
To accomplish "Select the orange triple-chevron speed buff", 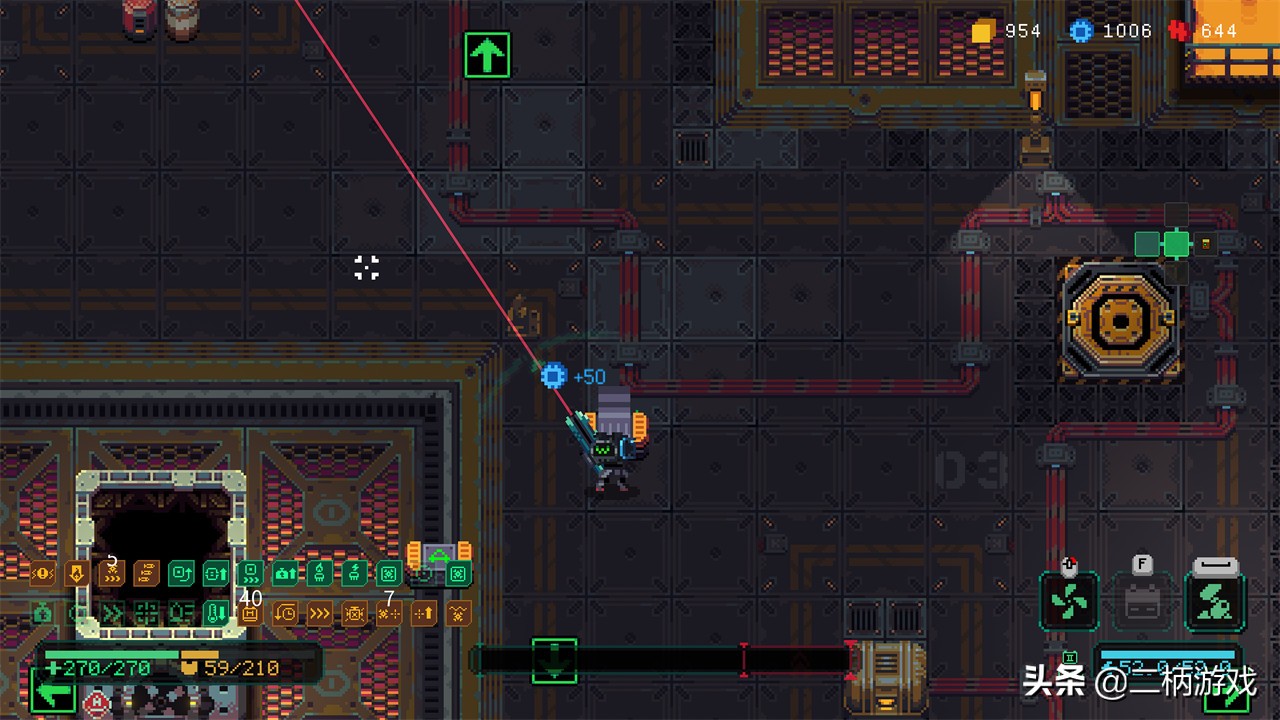I will point(320,613).
